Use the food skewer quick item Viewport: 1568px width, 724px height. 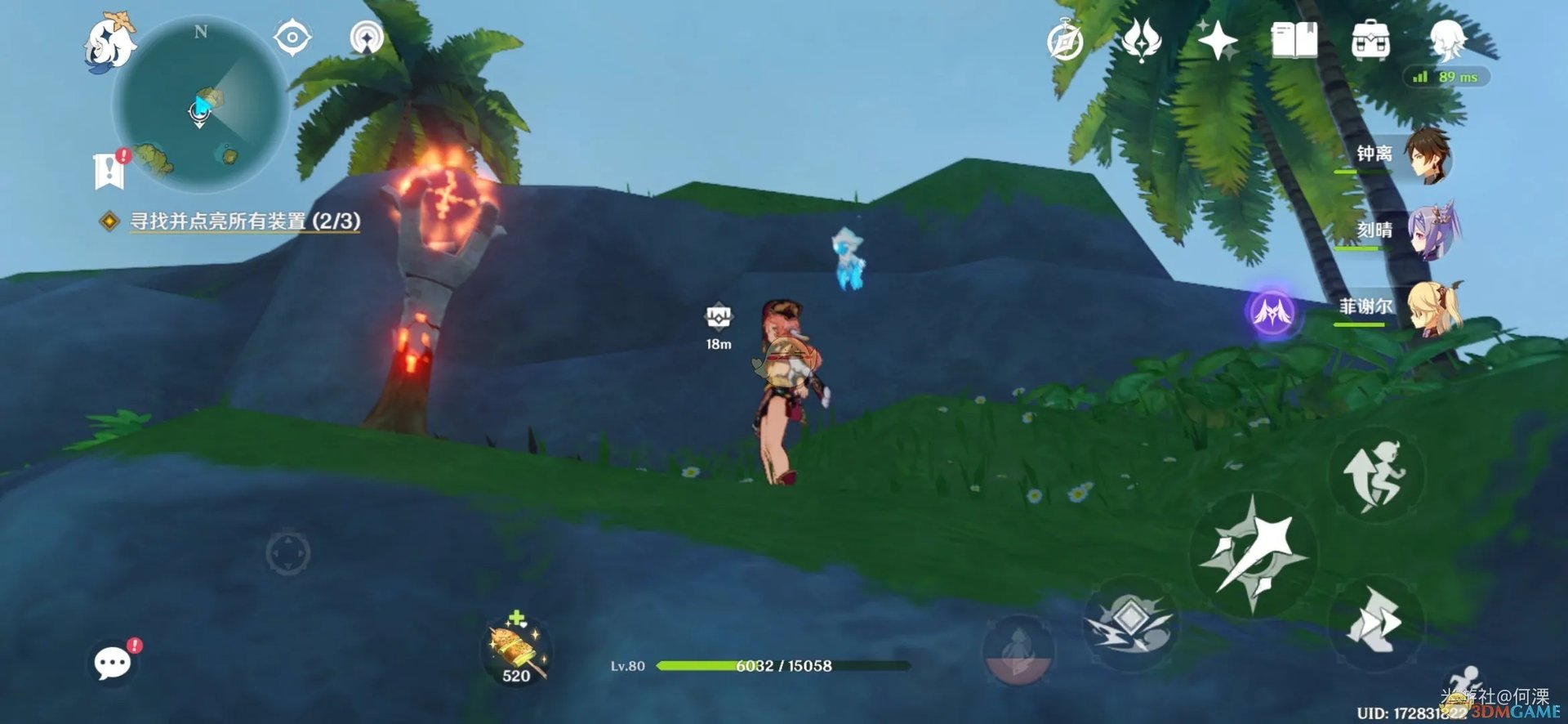pos(516,651)
